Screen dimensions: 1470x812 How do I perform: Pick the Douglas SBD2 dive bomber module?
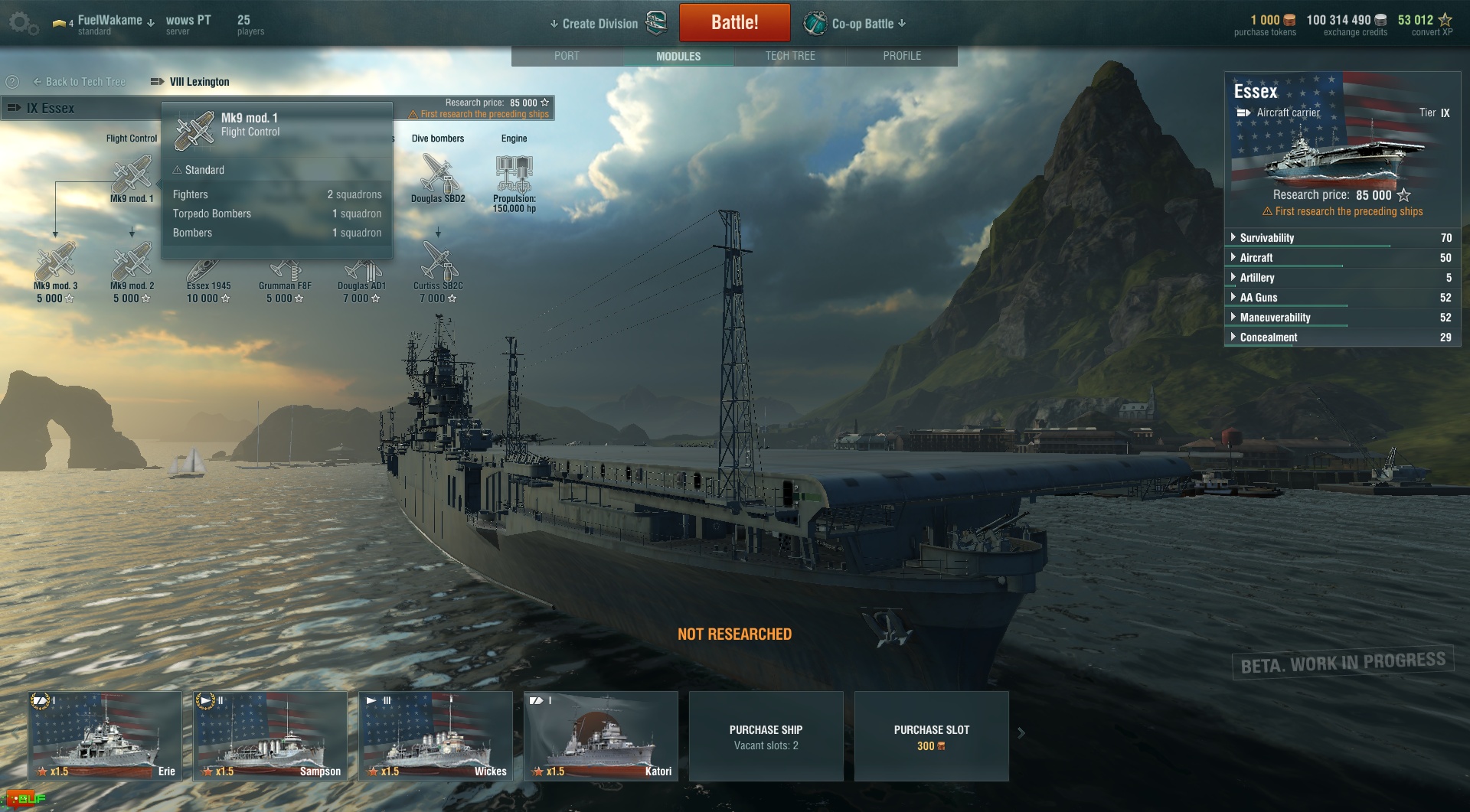tap(438, 174)
